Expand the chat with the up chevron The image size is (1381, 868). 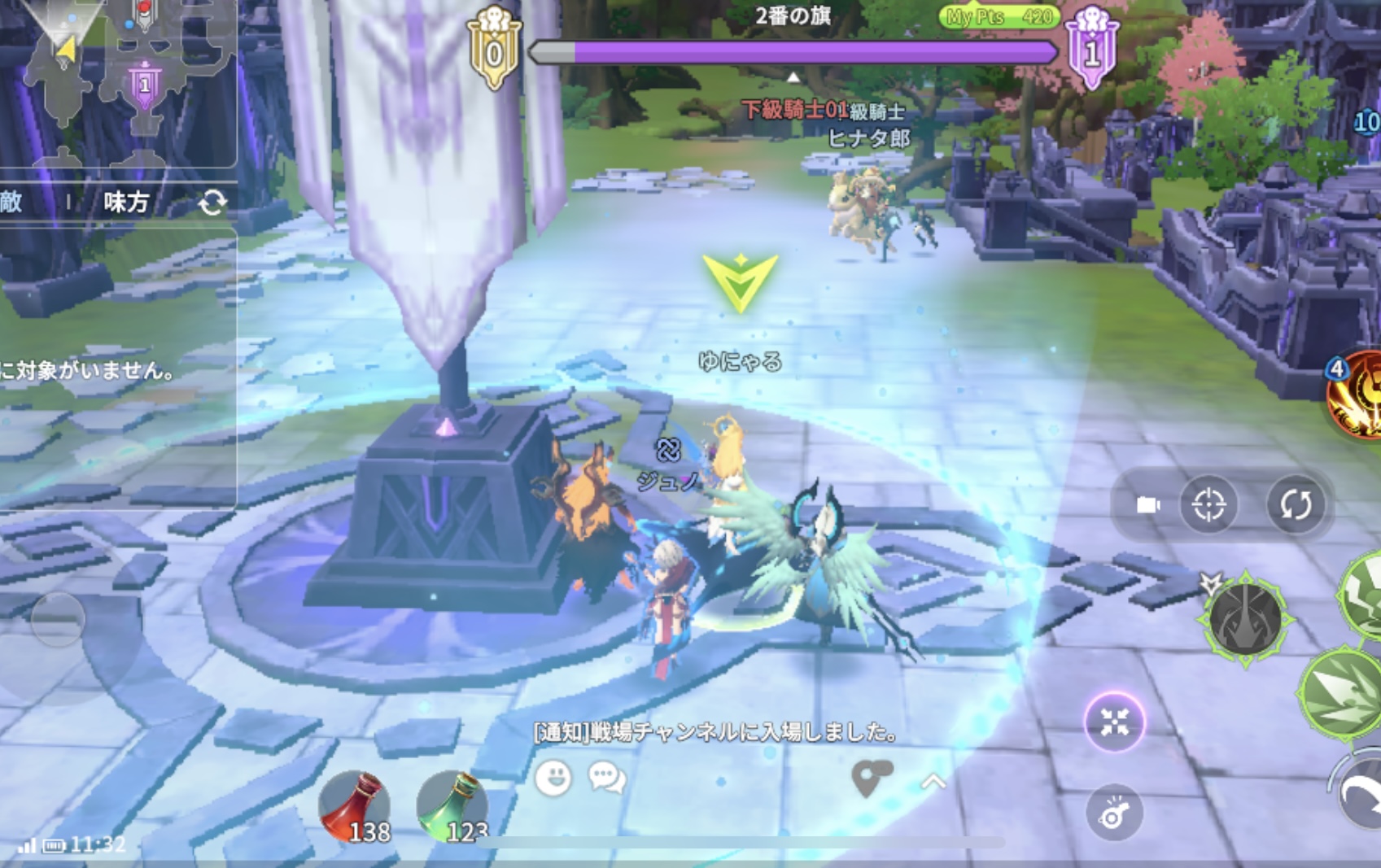point(933,782)
